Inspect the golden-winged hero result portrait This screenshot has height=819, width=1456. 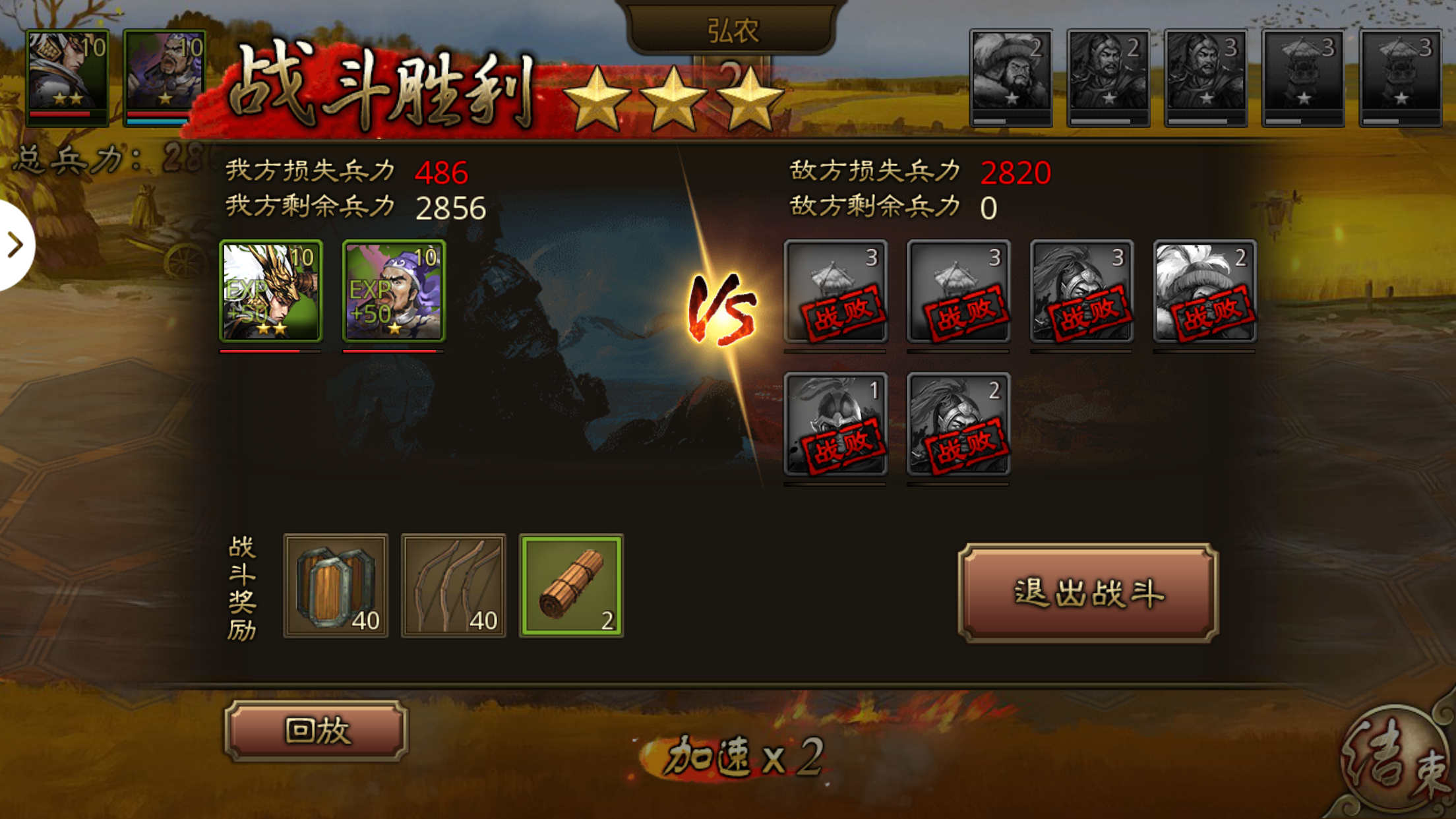coord(271,291)
